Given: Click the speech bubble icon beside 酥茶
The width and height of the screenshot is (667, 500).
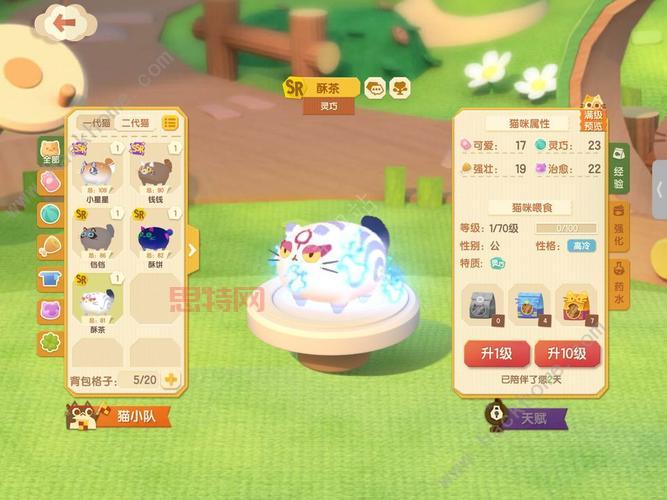Looking at the screenshot, I should click(373, 87).
